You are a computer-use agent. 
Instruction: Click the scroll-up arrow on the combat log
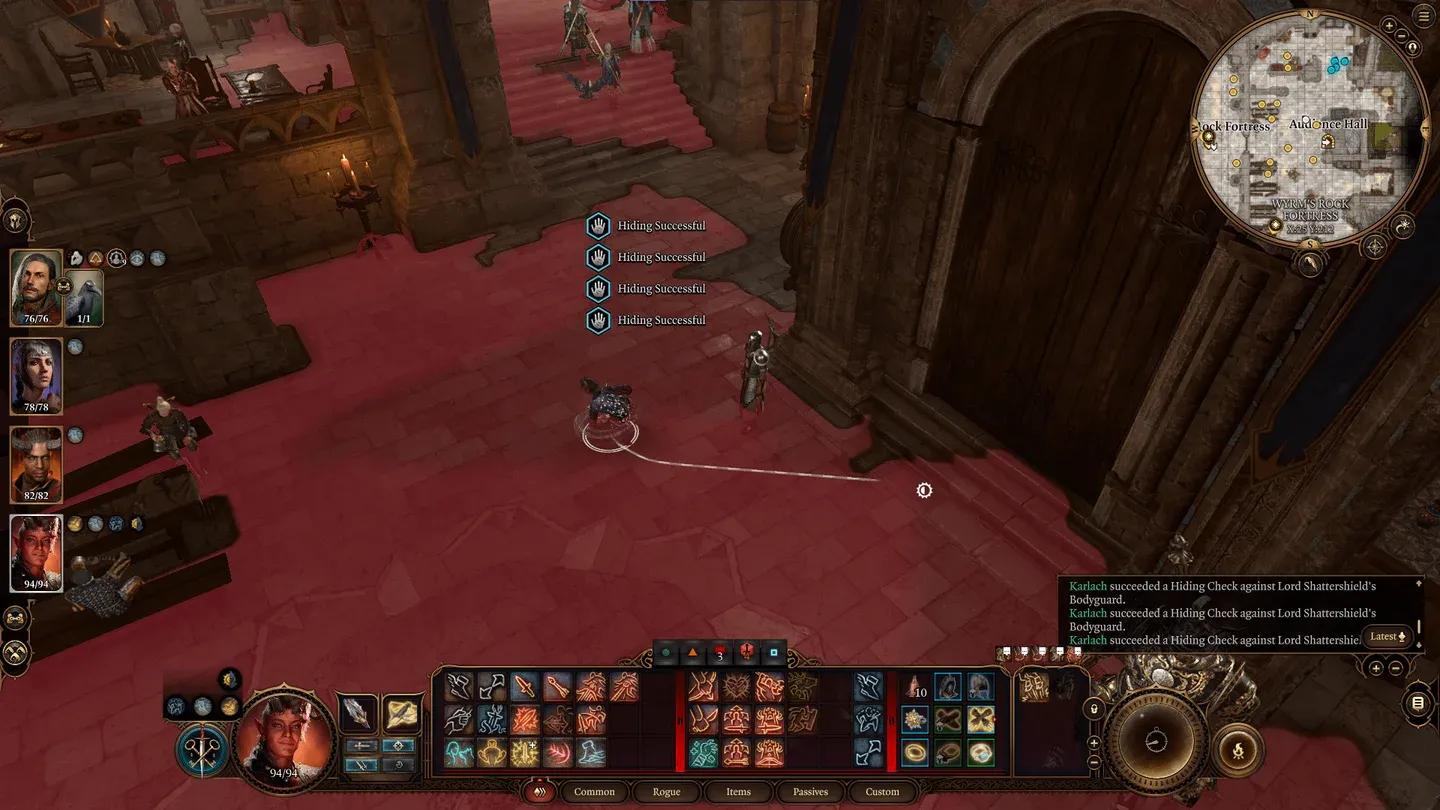click(x=1419, y=583)
